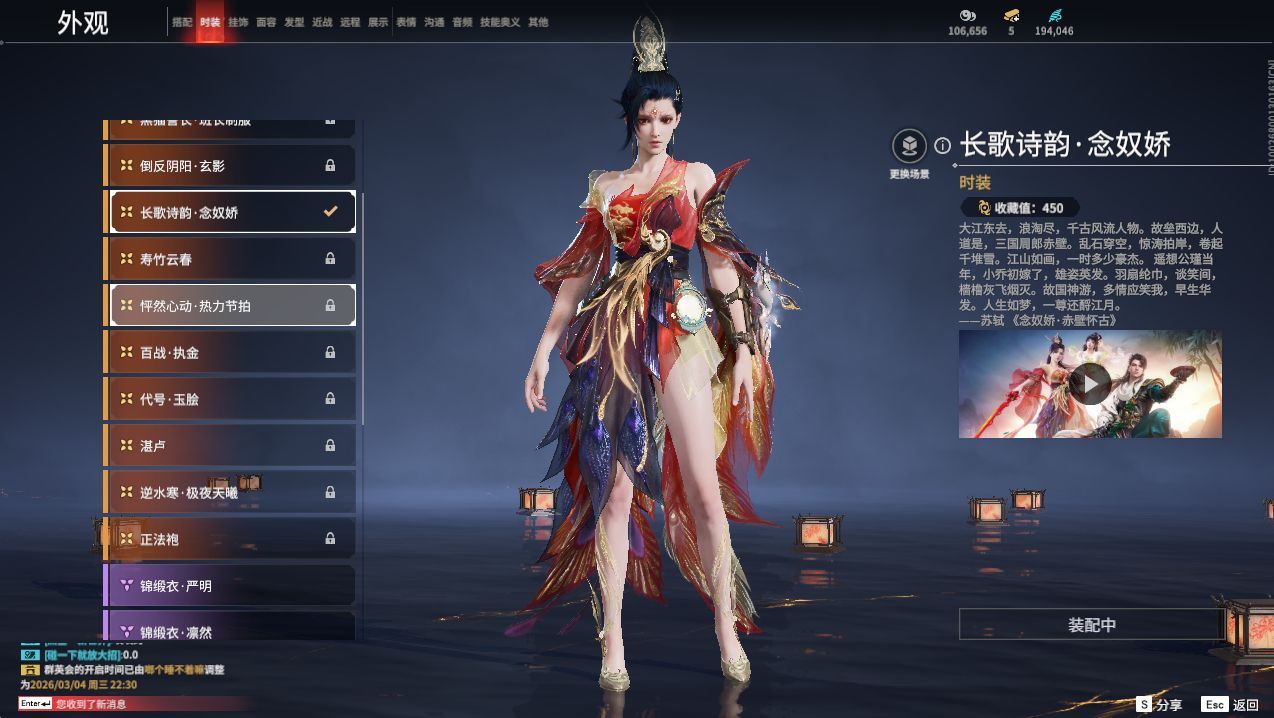This screenshot has width=1274, height=718.
Task: Open the 技能奥义 tab
Action: click(x=500, y=22)
